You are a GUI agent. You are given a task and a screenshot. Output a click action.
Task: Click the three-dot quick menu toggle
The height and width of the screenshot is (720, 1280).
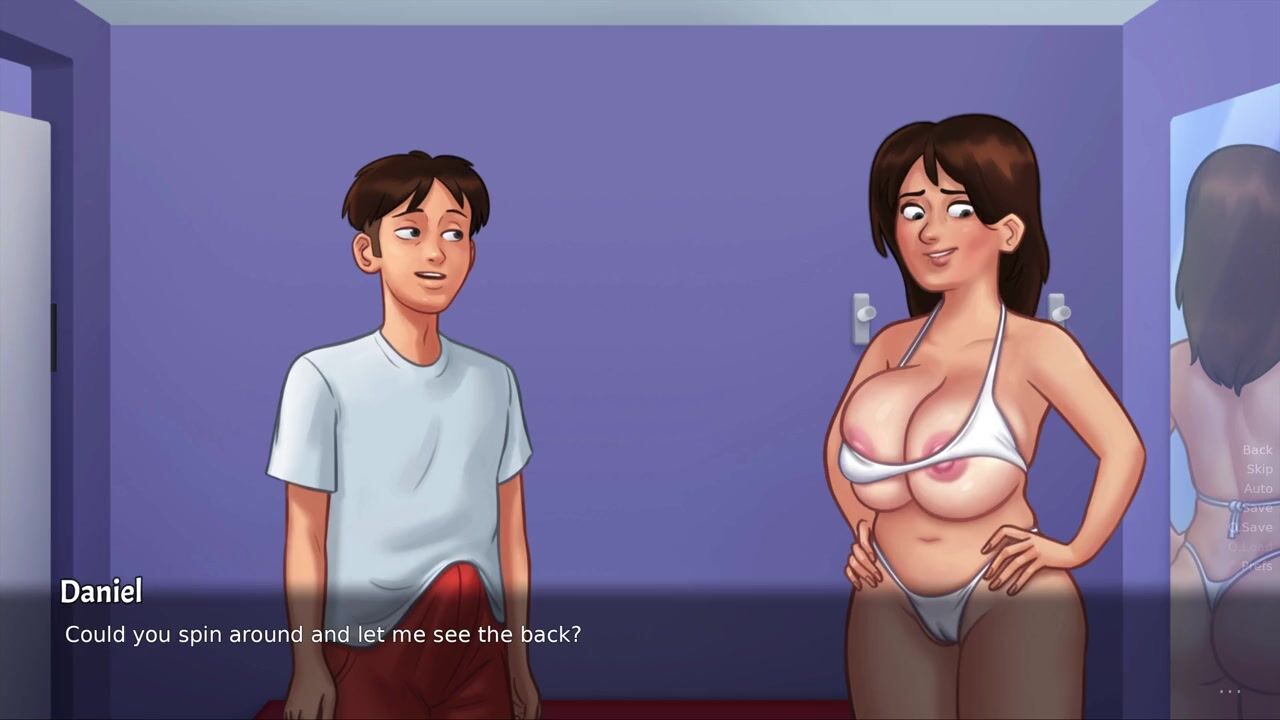click(1230, 690)
